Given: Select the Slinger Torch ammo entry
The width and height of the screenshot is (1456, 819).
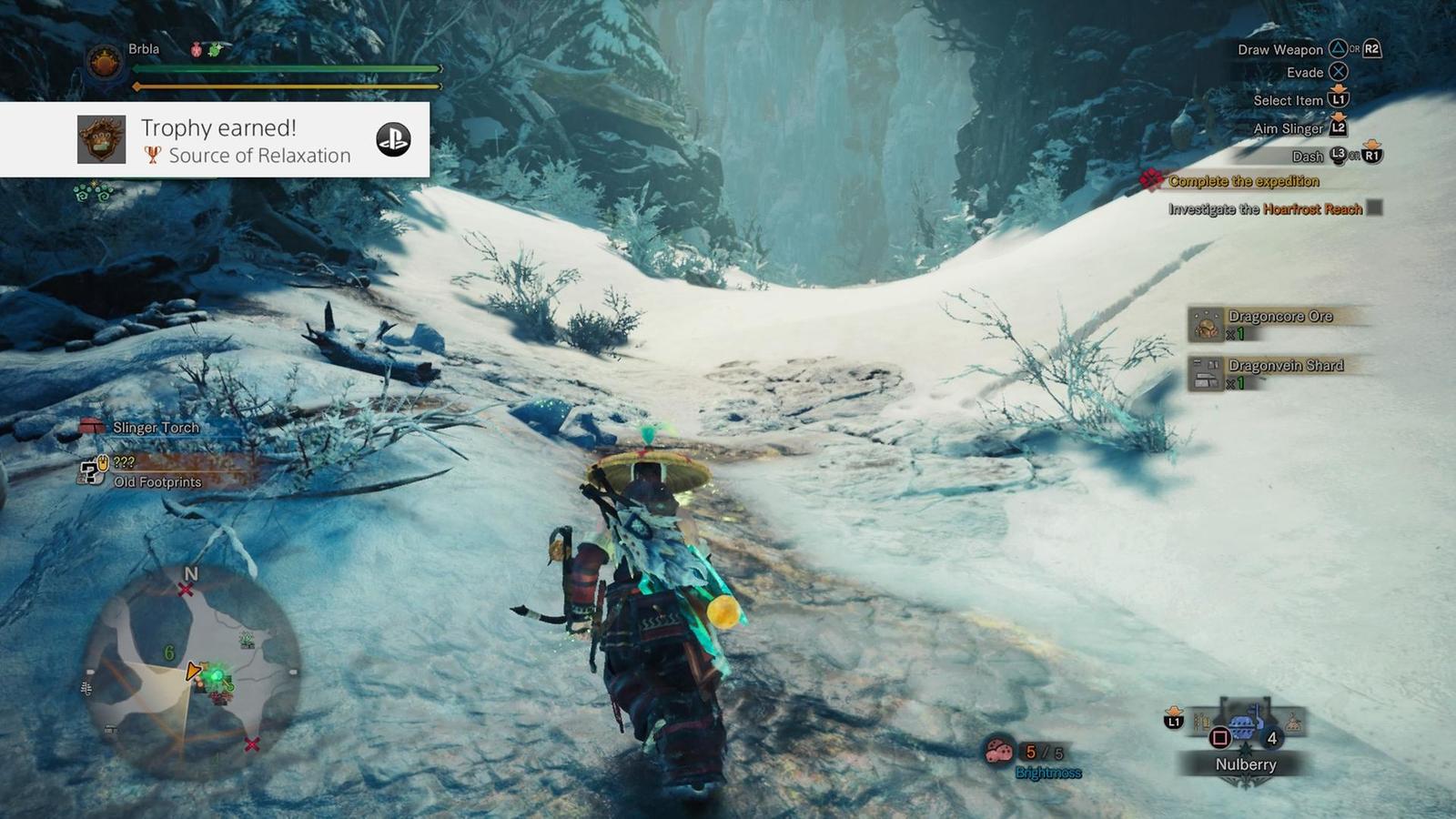Looking at the screenshot, I should [x=155, y=427].
